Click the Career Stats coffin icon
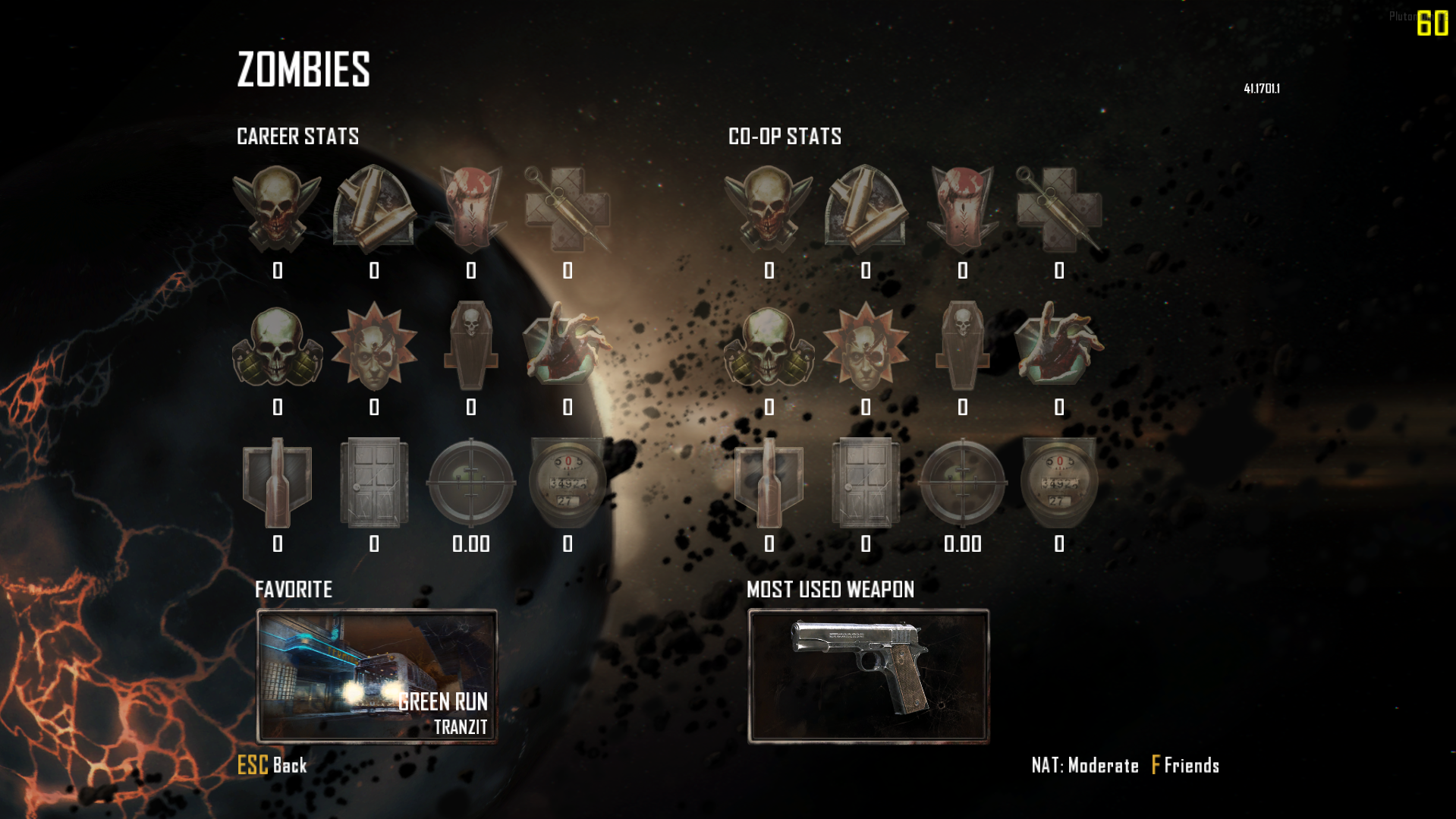The height and width of the screenshot is (819, 1456). coord(471,345)
